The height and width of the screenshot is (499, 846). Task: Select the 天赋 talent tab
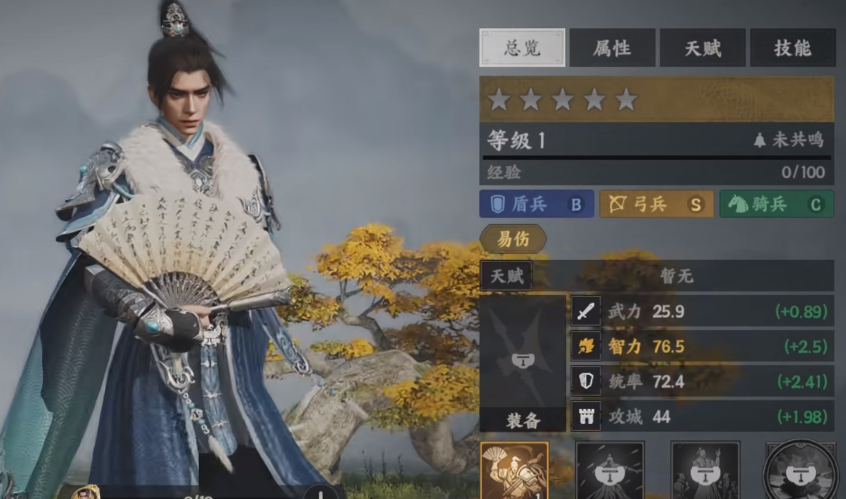pyautogui.click(x=702, y=47)
